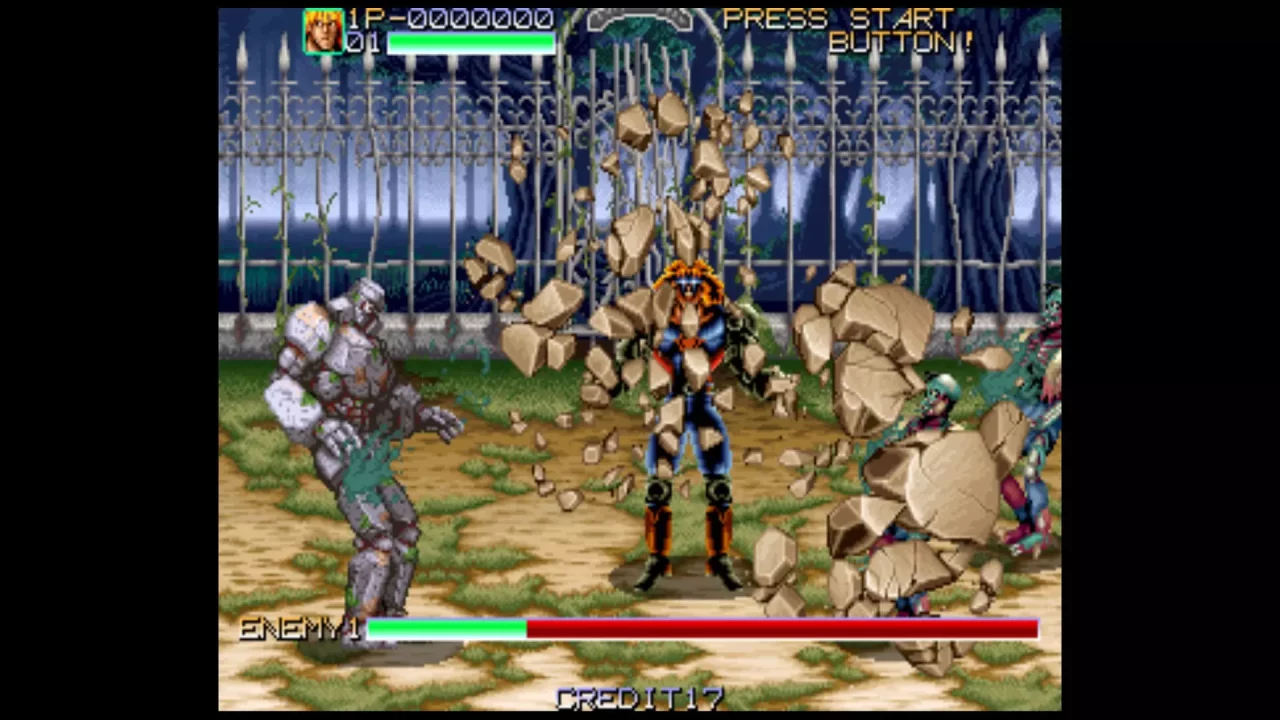
Task: Click the player one character portrait
Action: coord(323,31)
